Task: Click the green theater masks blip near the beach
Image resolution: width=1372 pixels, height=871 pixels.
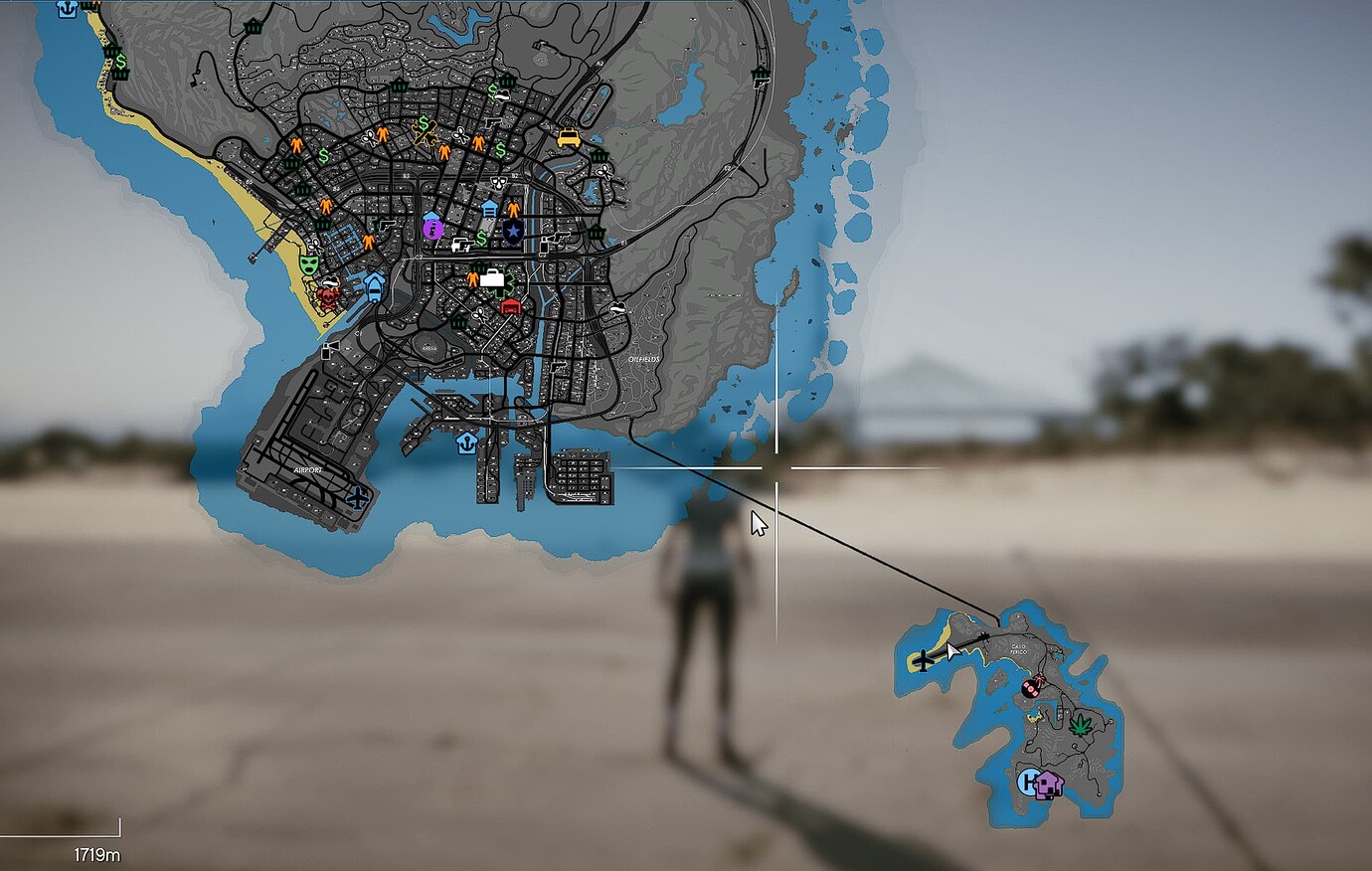Action: (x=309, y=262)
